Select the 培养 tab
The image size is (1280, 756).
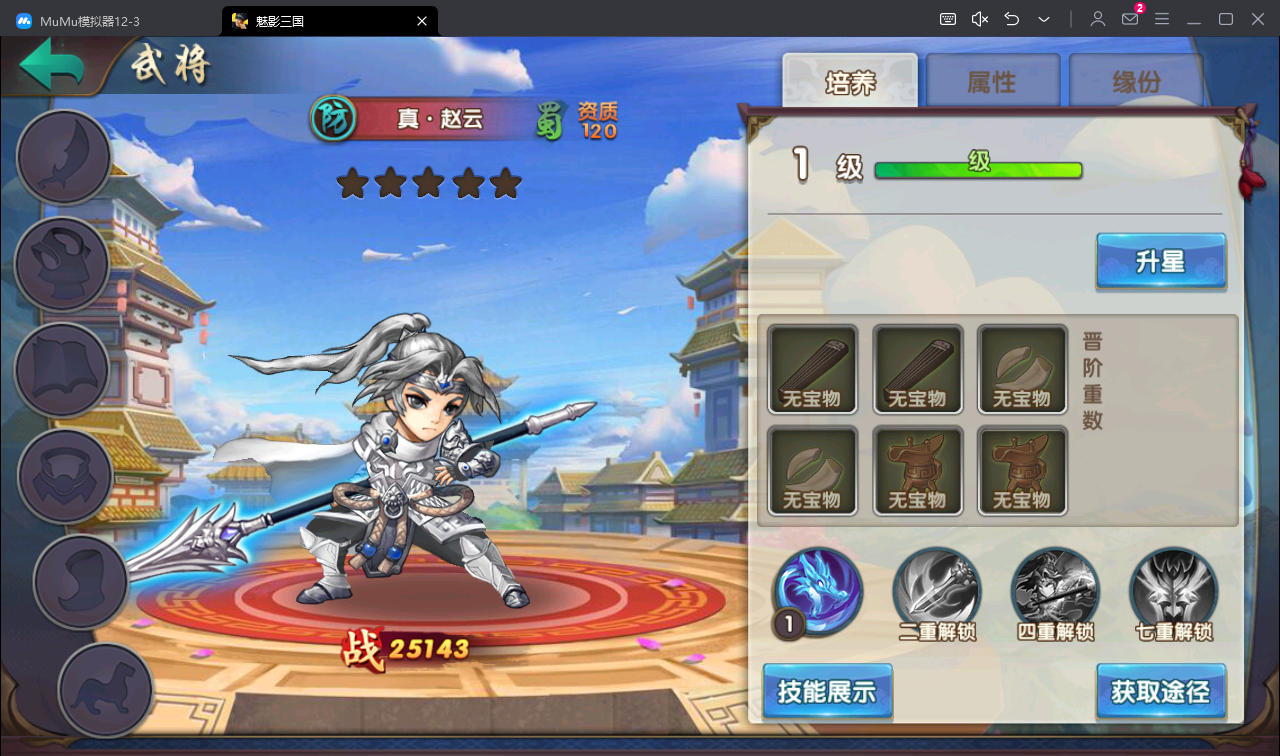pyautogui.click(x=850, y=82)
